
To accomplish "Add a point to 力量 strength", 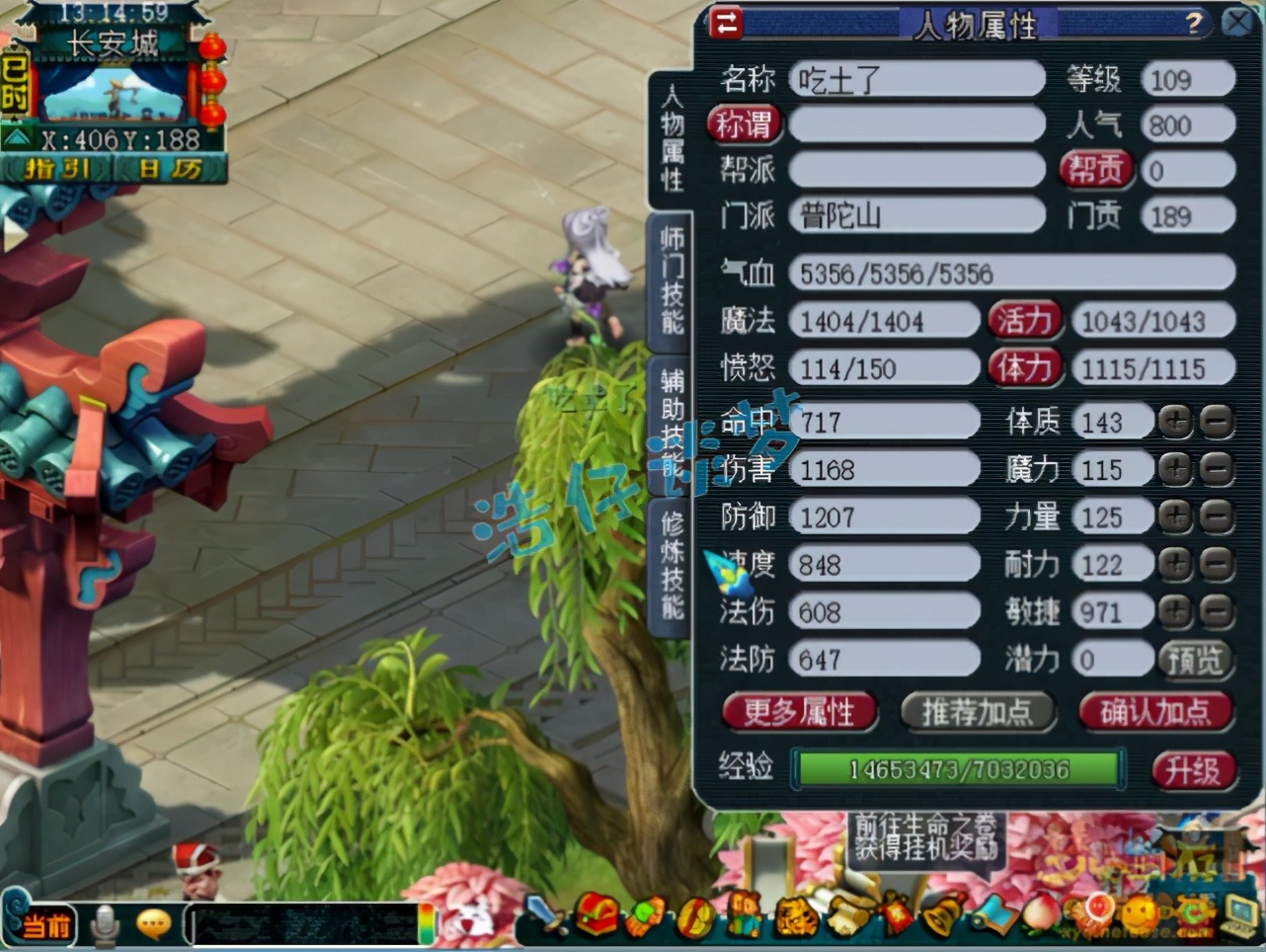I will click(1175, 516).
